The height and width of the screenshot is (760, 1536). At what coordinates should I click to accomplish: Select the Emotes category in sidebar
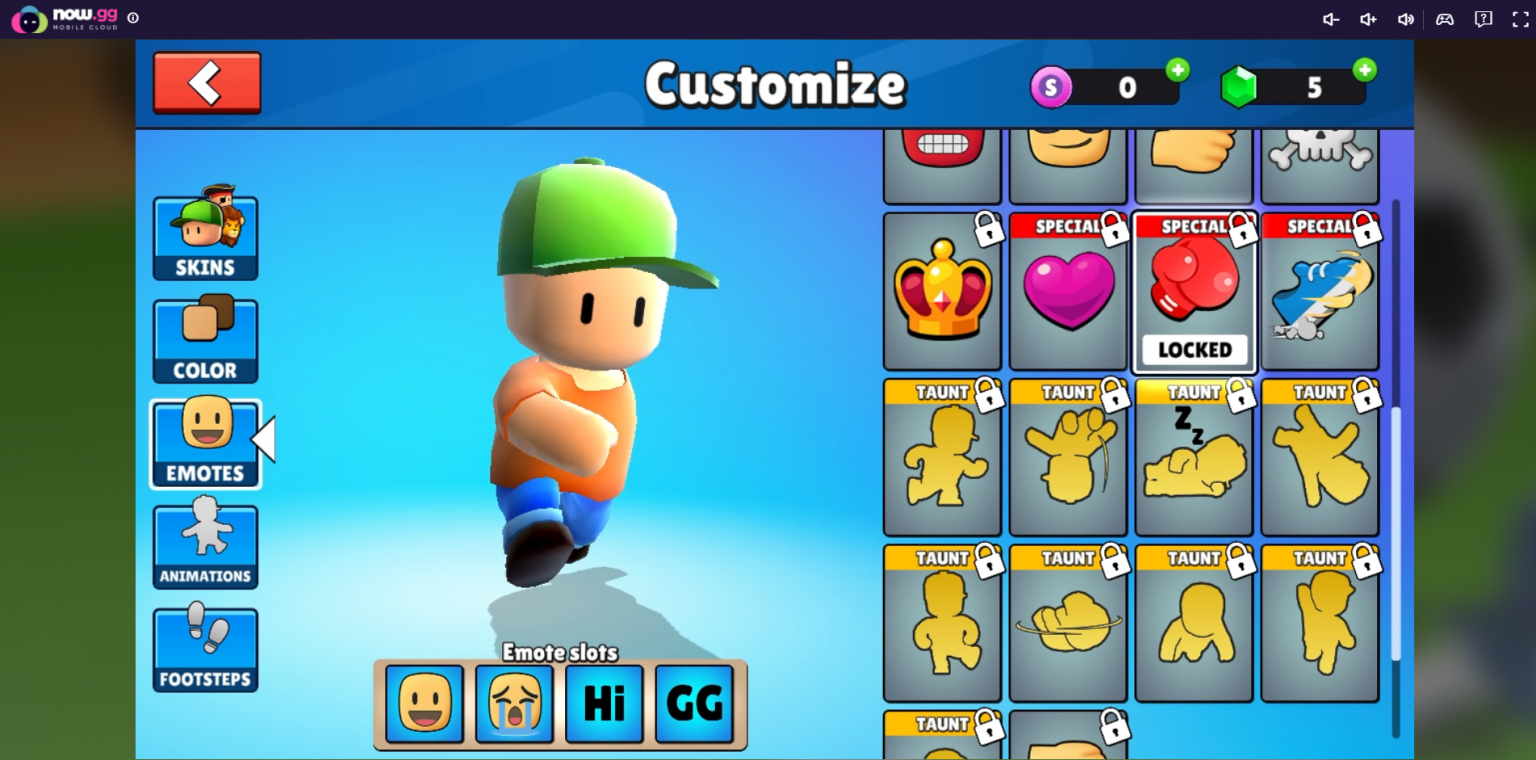[205, 443]
